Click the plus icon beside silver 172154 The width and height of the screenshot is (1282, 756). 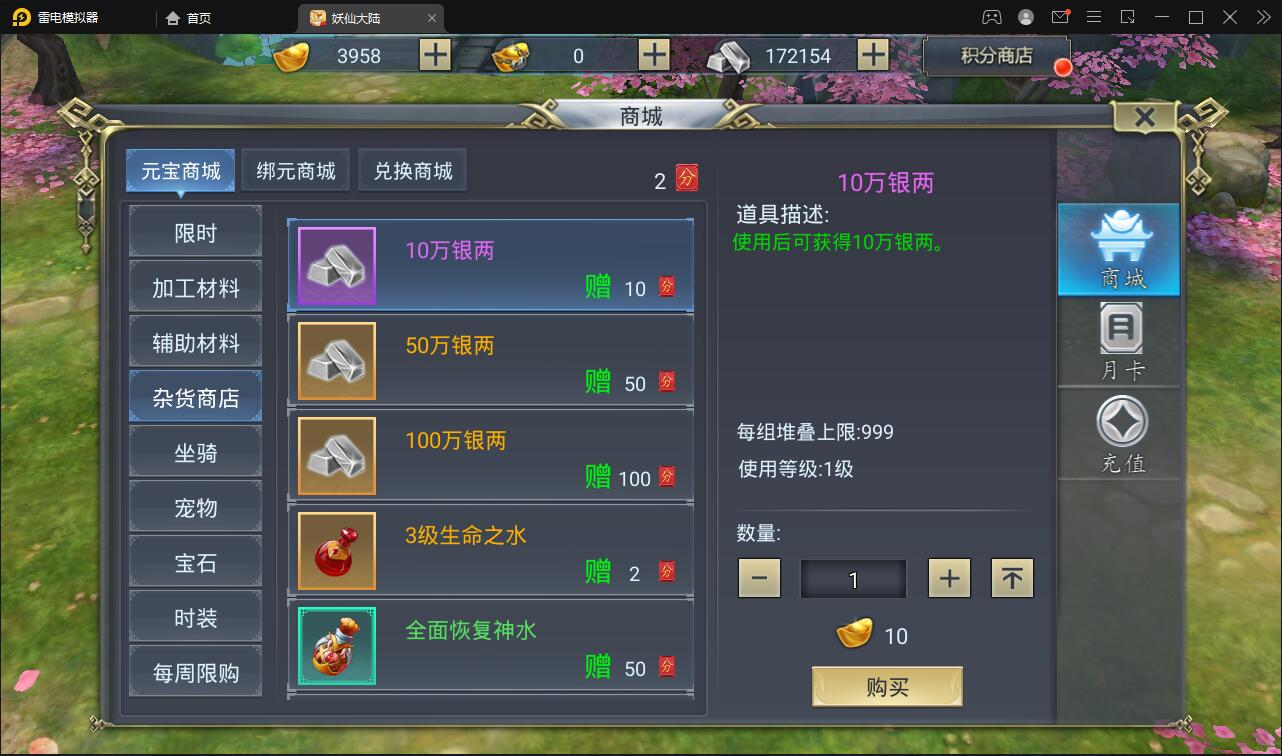click(x=875, y=55)
